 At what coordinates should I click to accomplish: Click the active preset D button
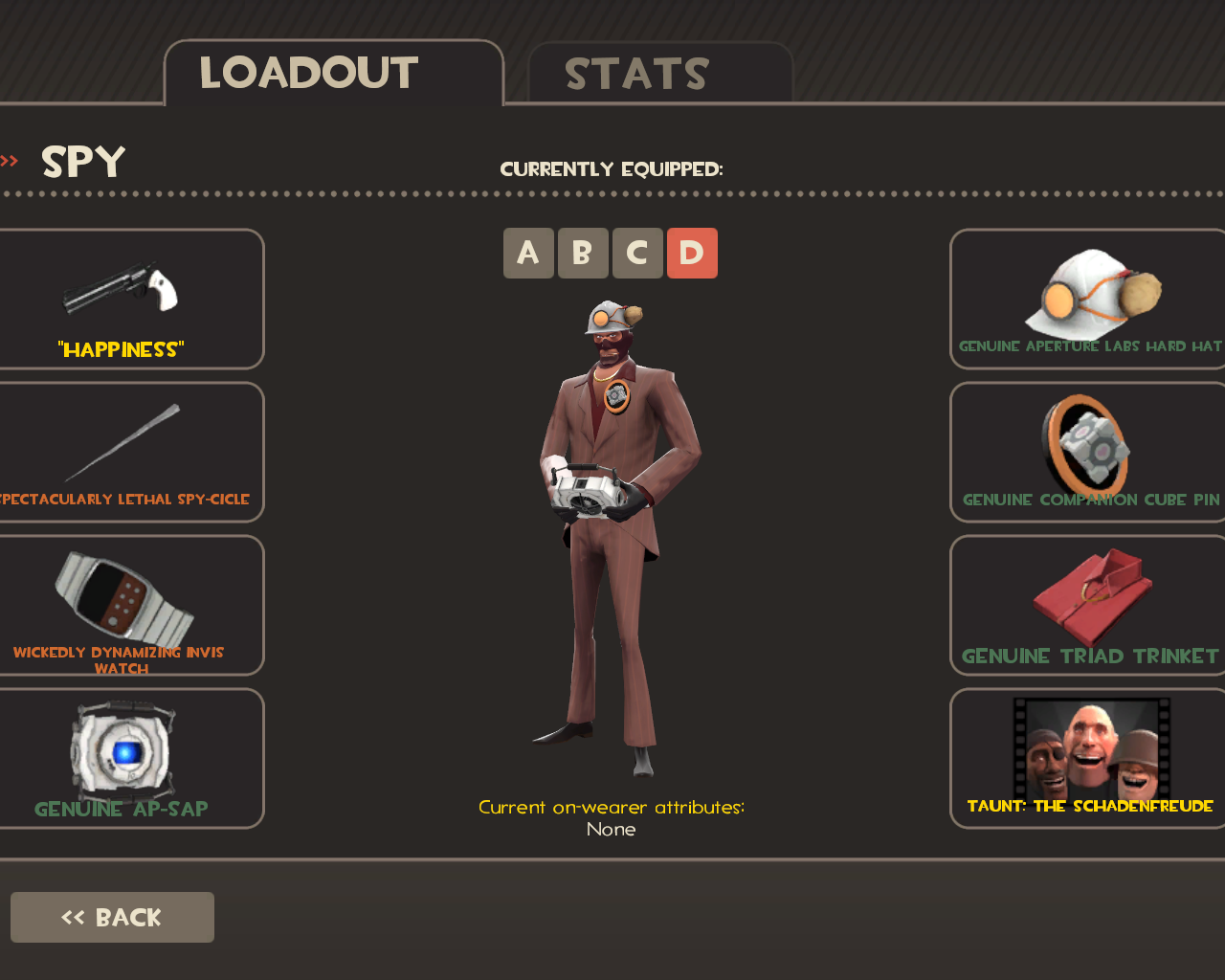pyautogui.click(x=692, y=254)
